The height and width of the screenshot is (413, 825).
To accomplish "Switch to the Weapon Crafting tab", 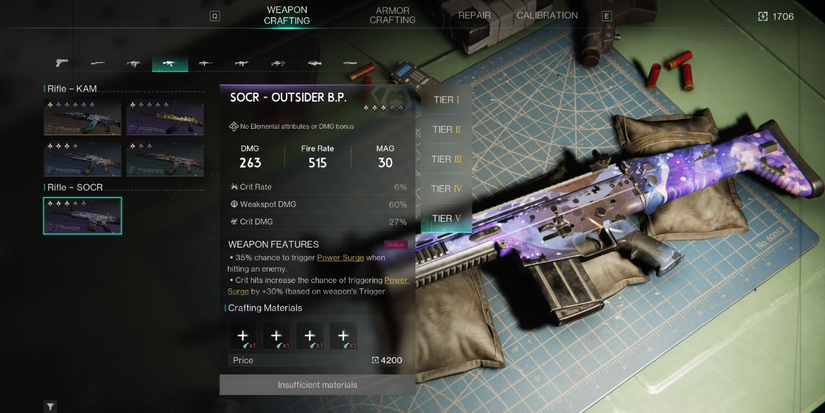I will 286,15.
